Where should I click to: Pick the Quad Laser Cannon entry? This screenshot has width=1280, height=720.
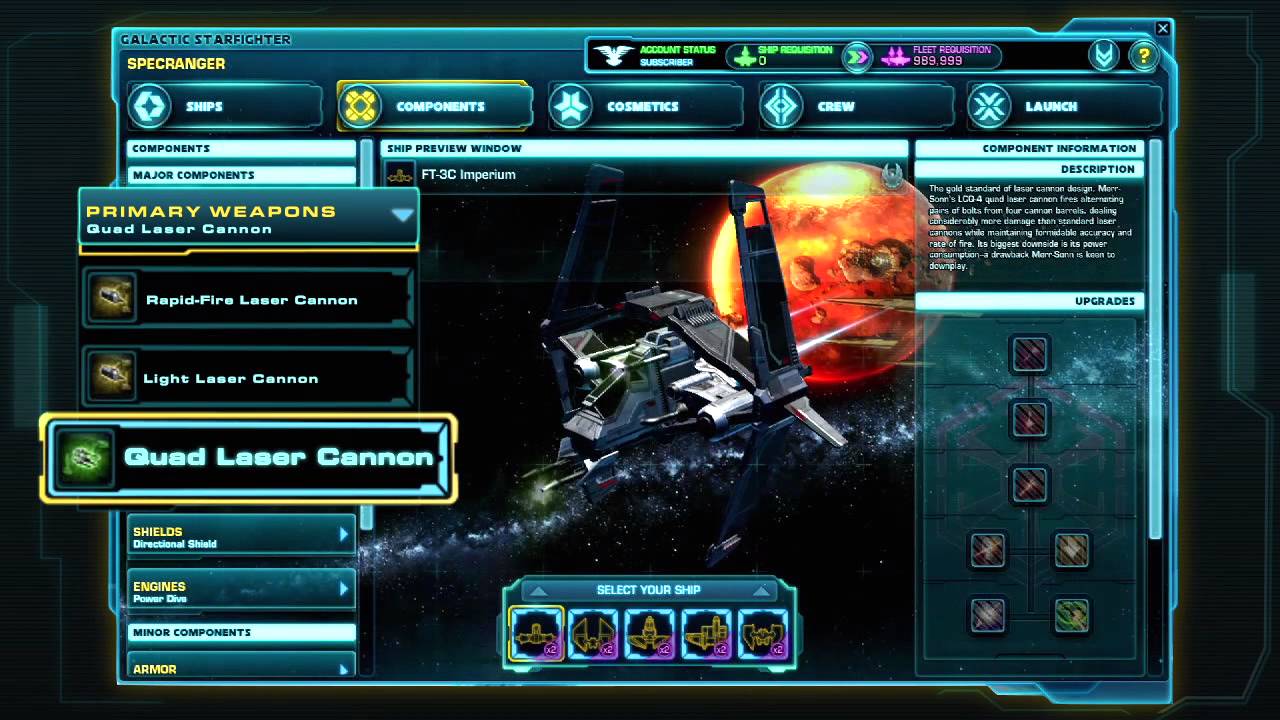tap(248, 458)
